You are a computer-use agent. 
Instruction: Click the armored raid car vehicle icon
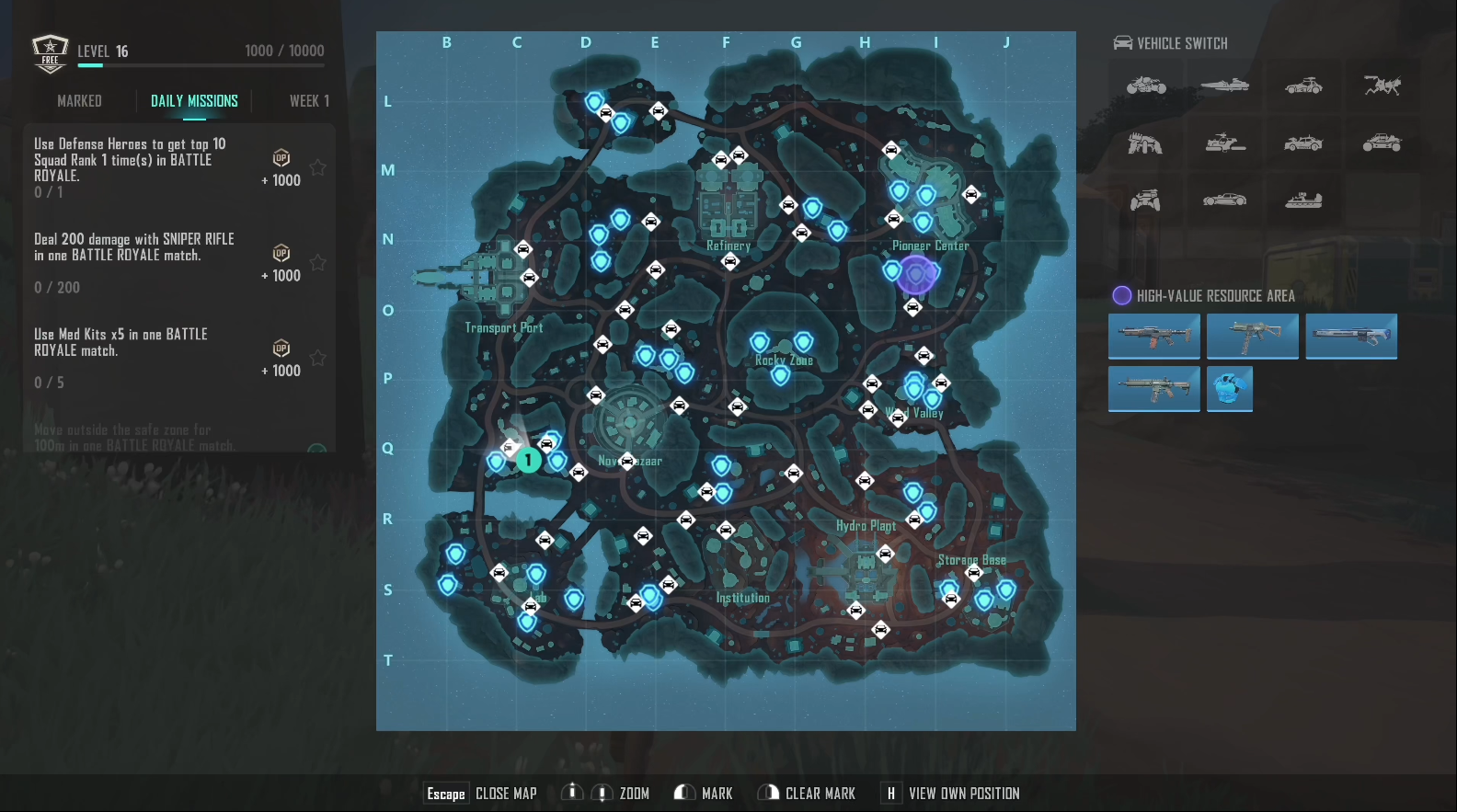coord(1302,144)
